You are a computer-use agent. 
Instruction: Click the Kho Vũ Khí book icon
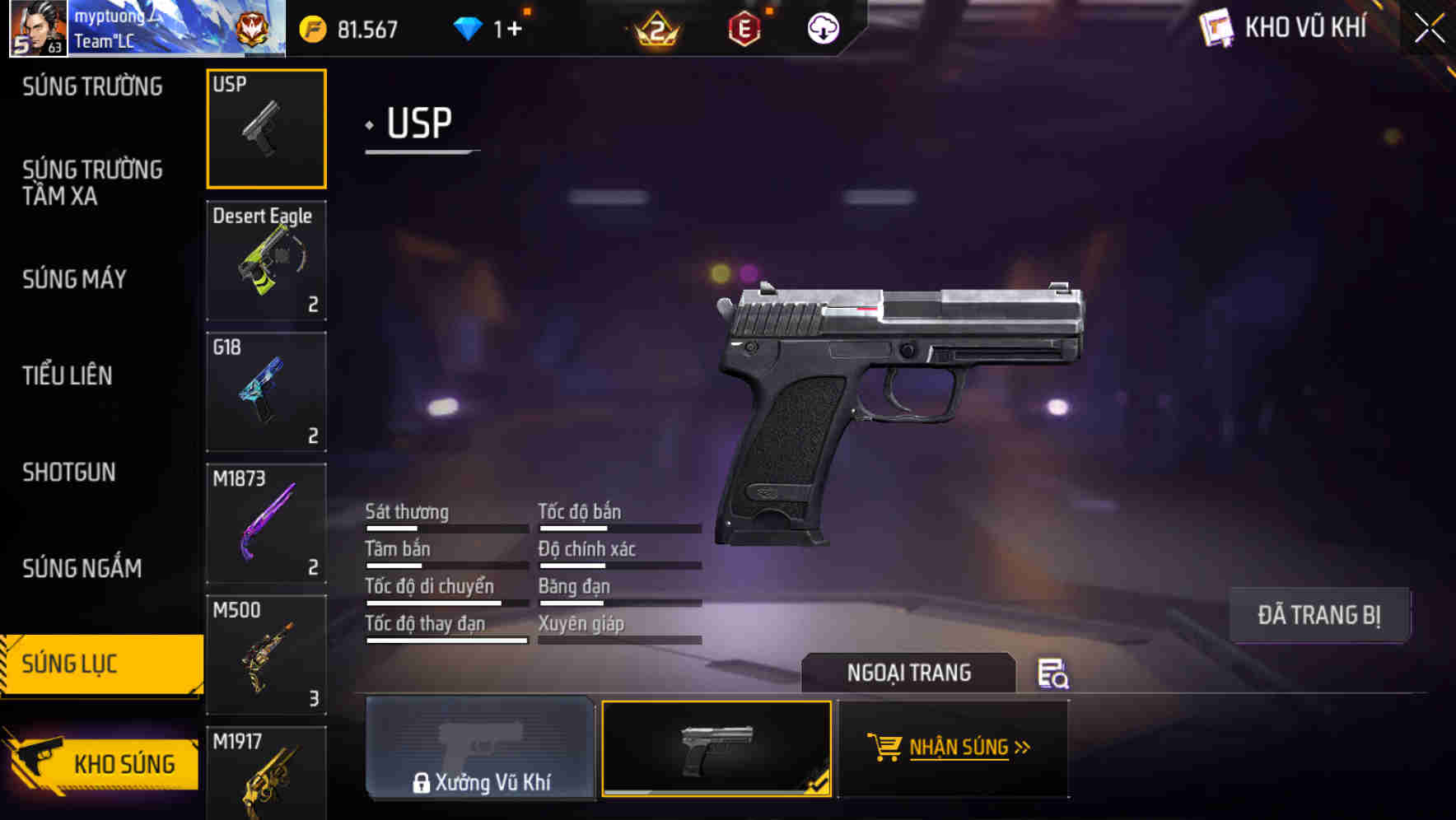click(1216, 27)
